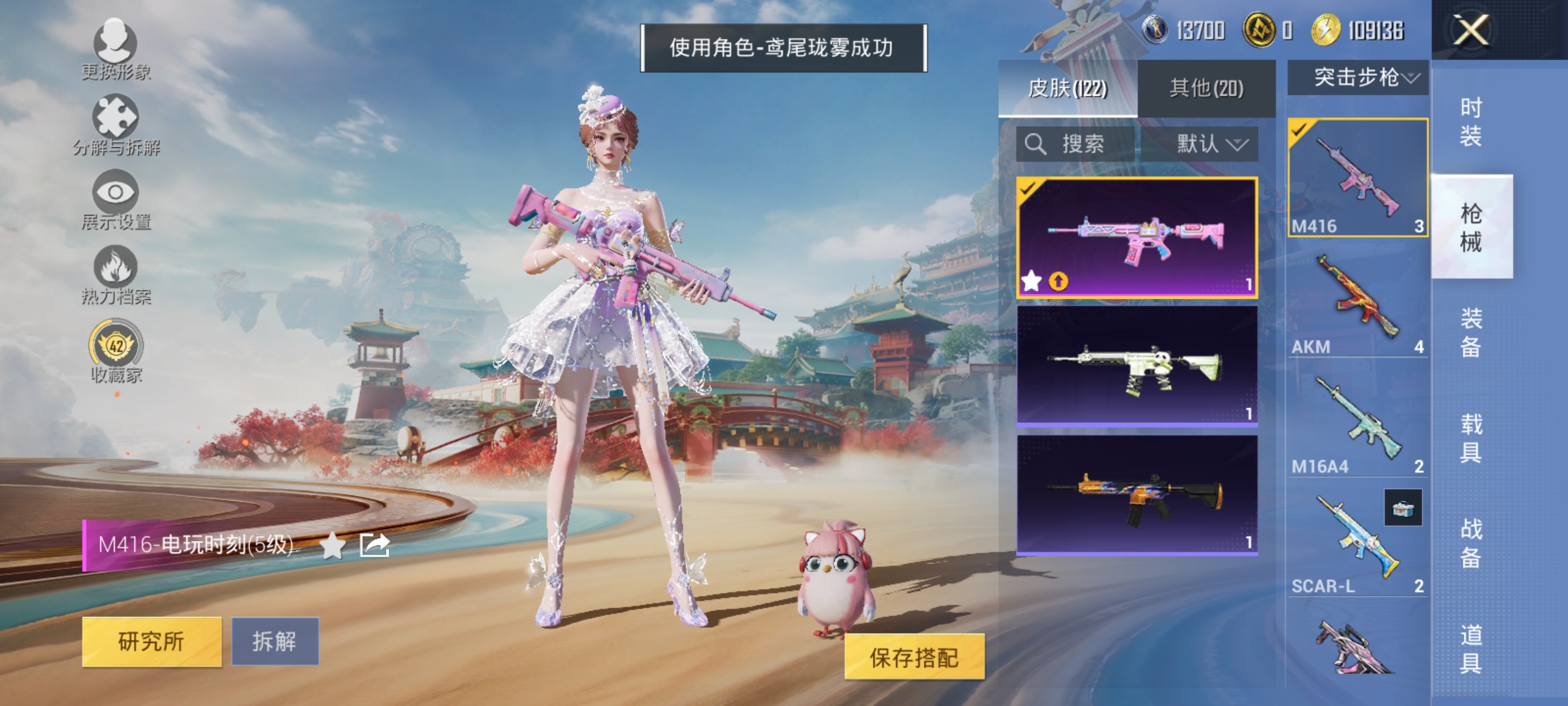Open the 默认 sorting dropdown

[x=1209, y=144]
